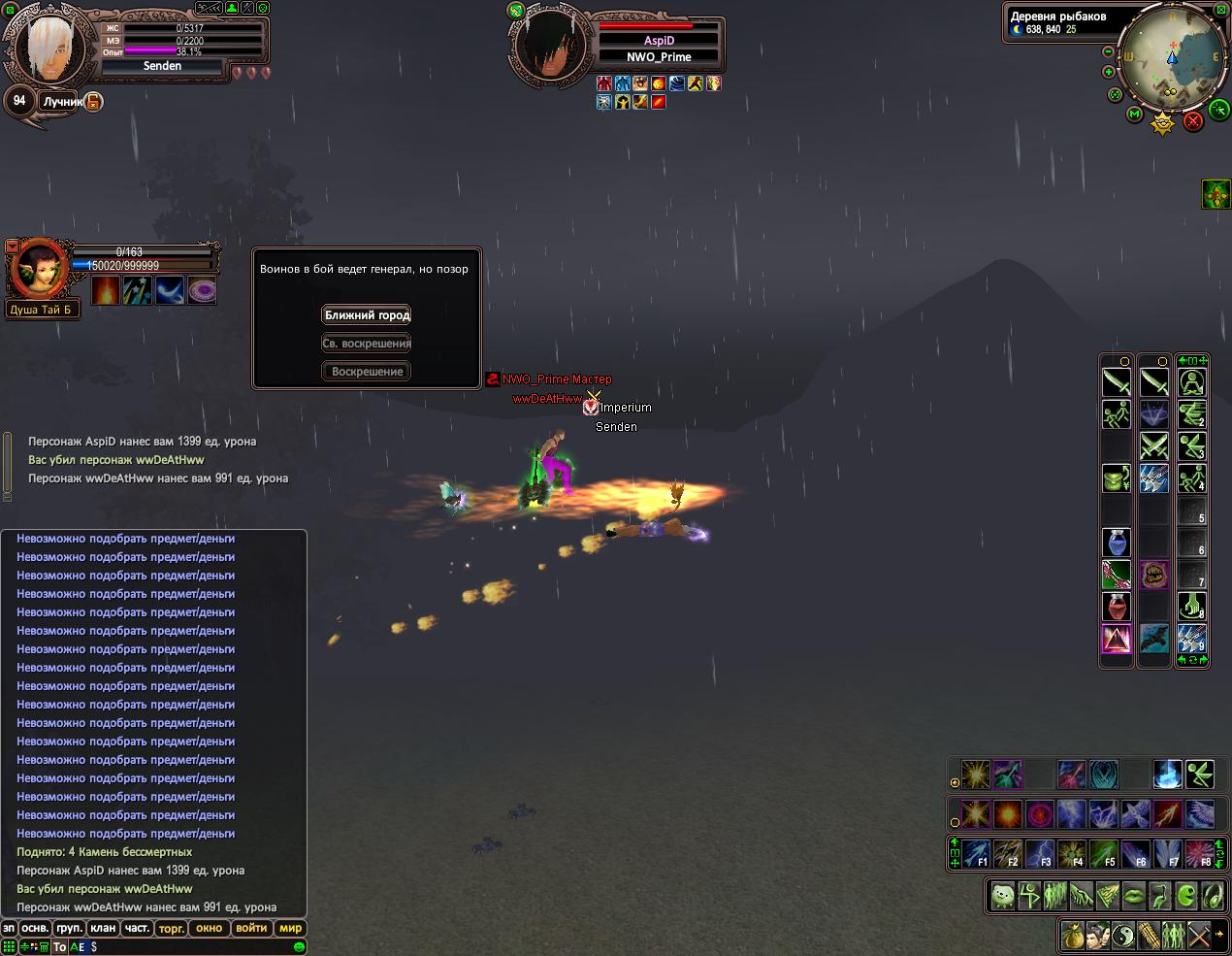Open the yin-yang menu icon
1232x956 pixels.
(x=1123, y=936)
